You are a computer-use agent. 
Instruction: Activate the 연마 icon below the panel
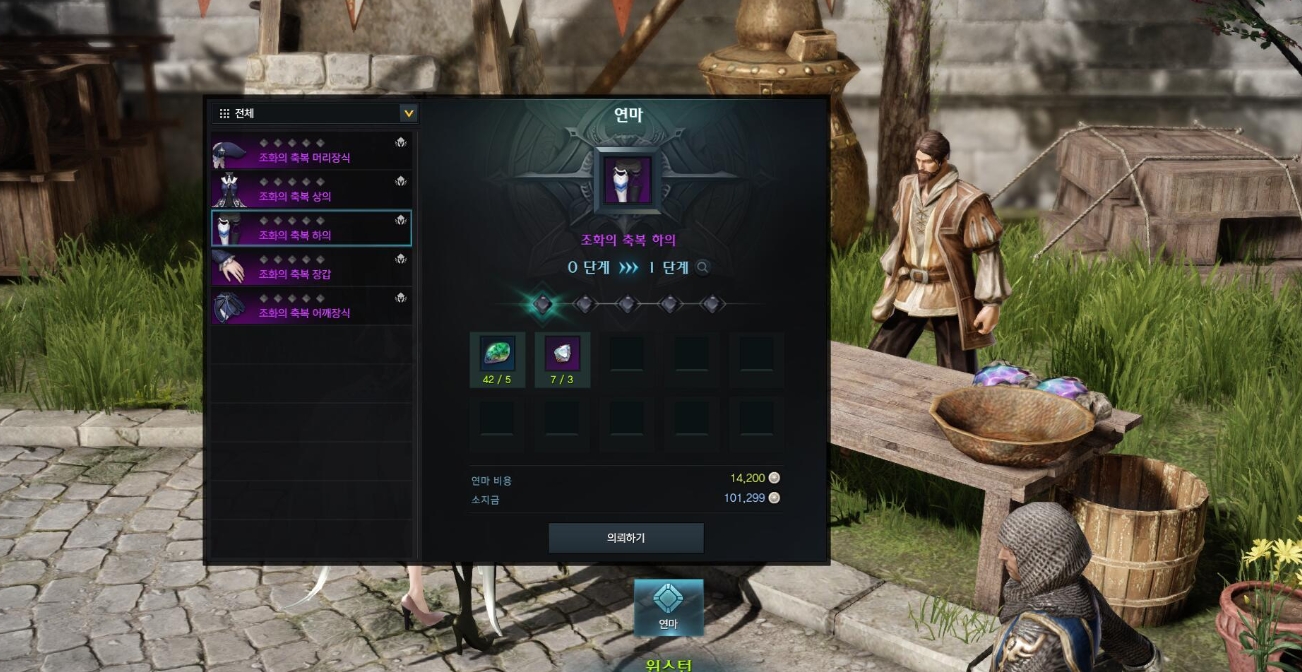(667, 607)
